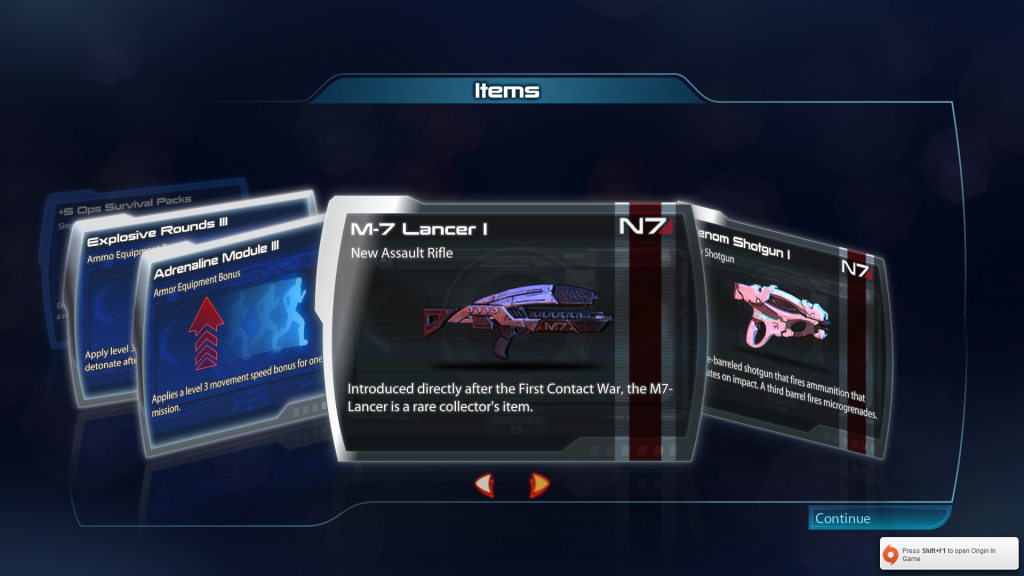Screen dimensions: 1024x576
Task: Advance to the next item with the right arrow
Action: click(539, 485)
